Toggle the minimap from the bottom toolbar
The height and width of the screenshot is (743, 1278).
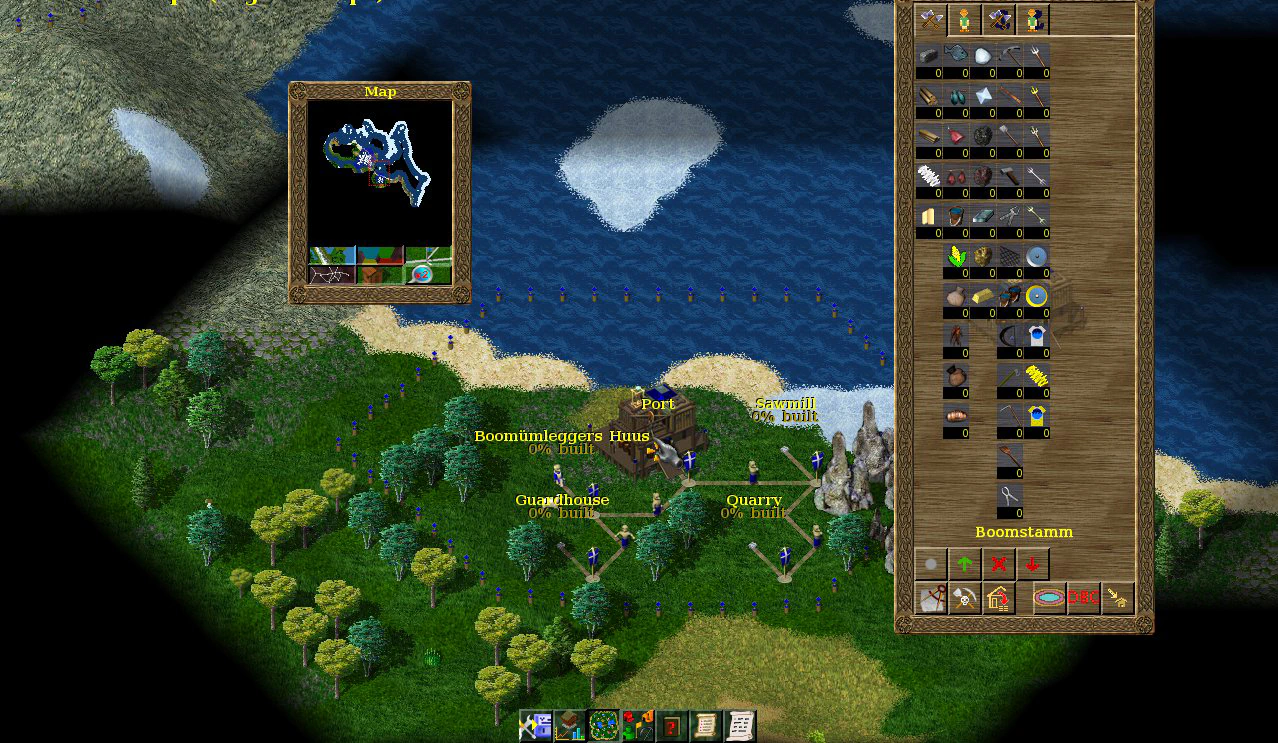click(604, 726)
